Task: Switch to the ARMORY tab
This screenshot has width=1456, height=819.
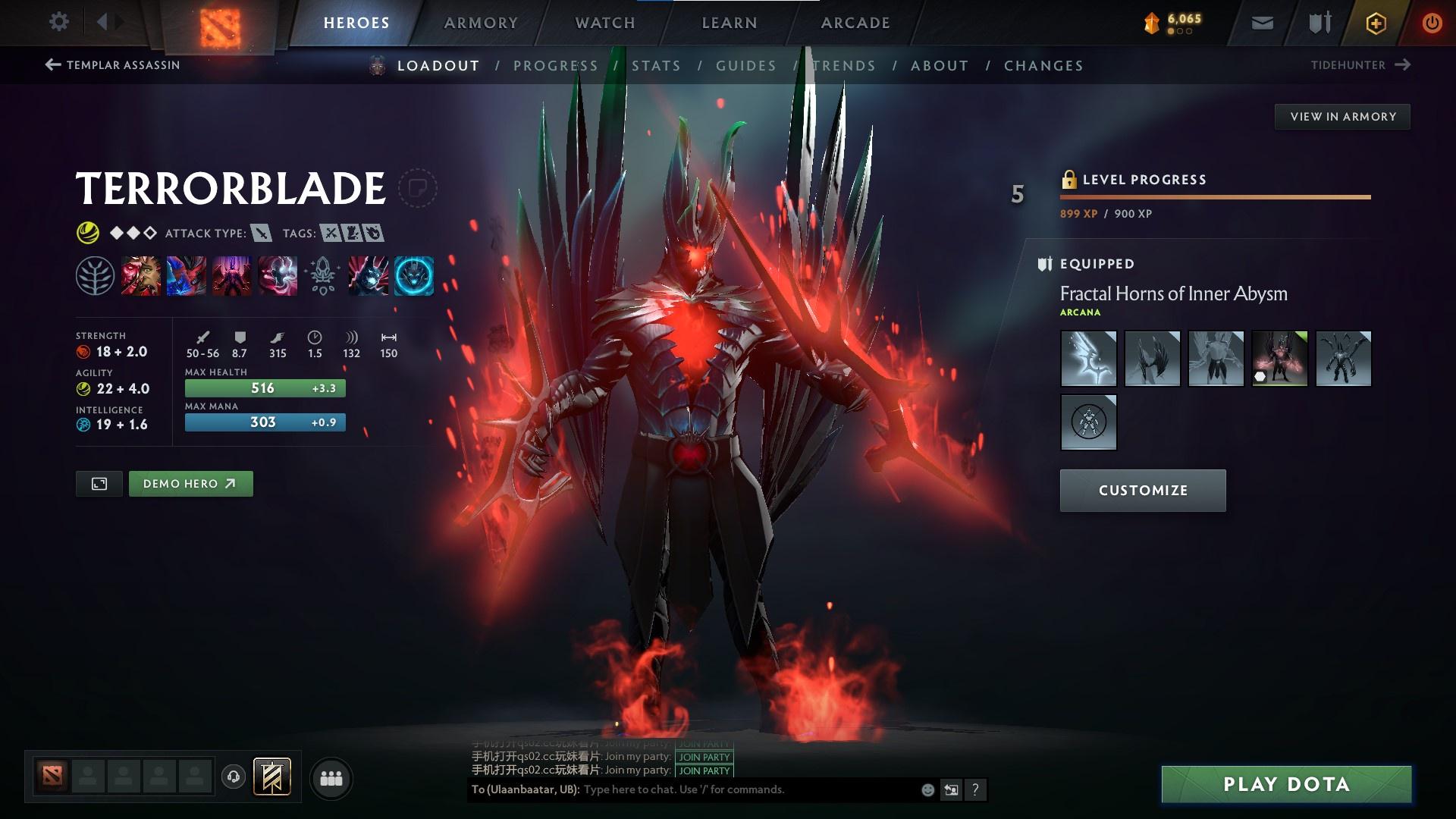Action: tap(481, 22)
